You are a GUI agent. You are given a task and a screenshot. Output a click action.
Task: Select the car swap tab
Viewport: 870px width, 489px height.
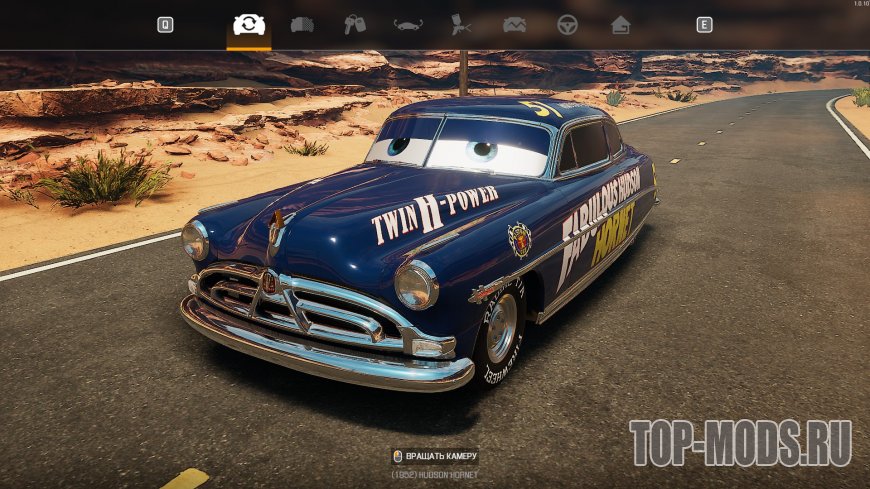248,25
